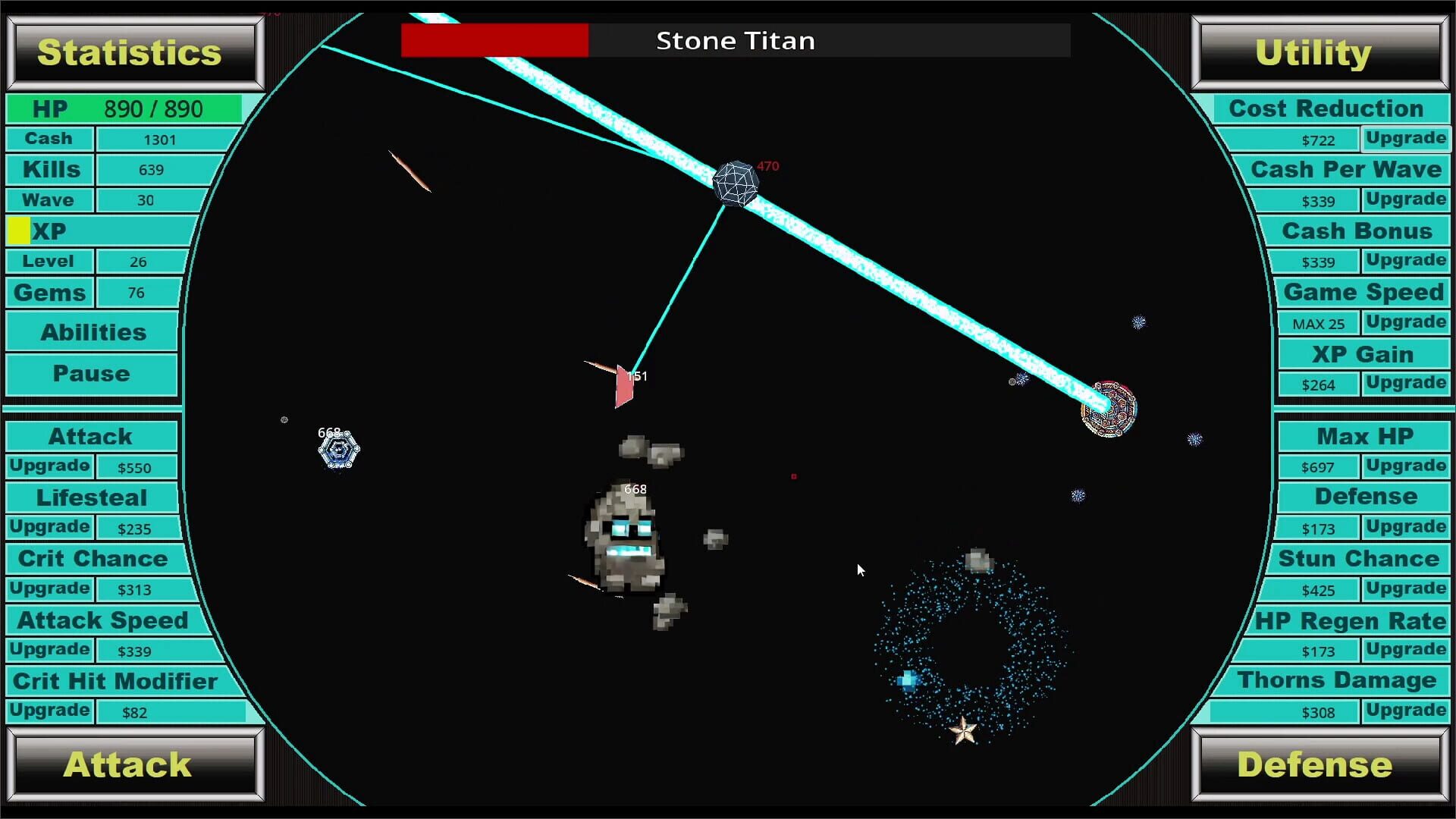This screenshot has width=1456, height=819.
Task: Open the Abilities menu
Action: [x=91, y=331]
